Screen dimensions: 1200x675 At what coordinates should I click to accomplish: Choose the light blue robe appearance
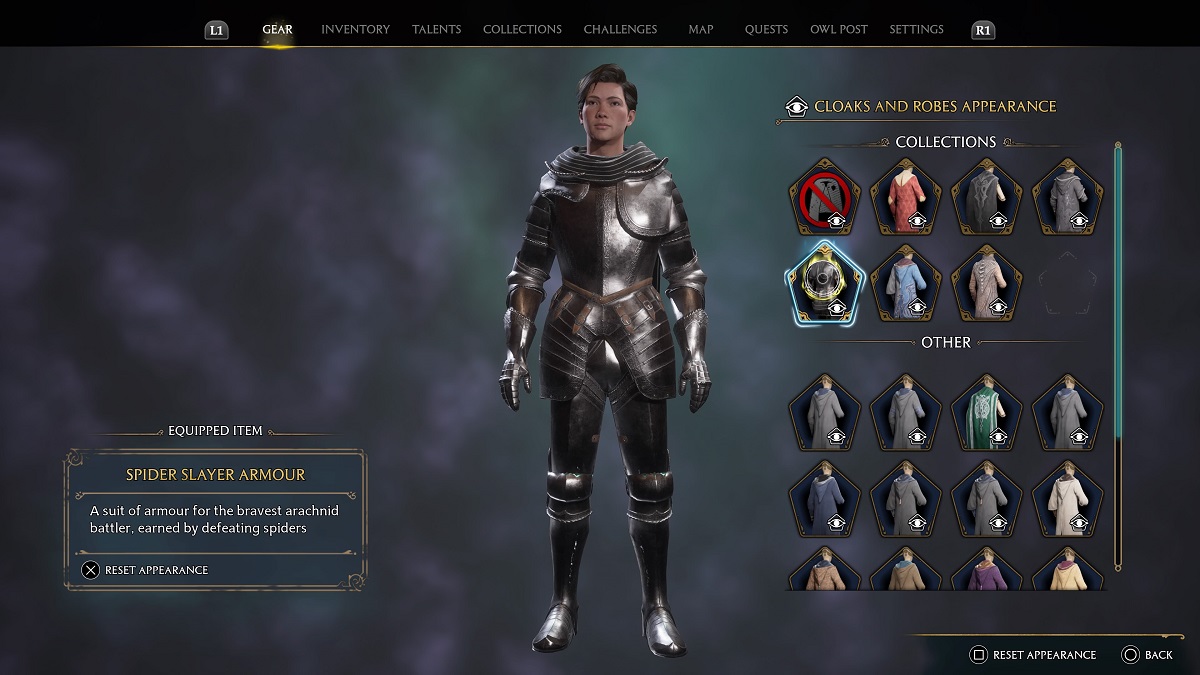906,283
